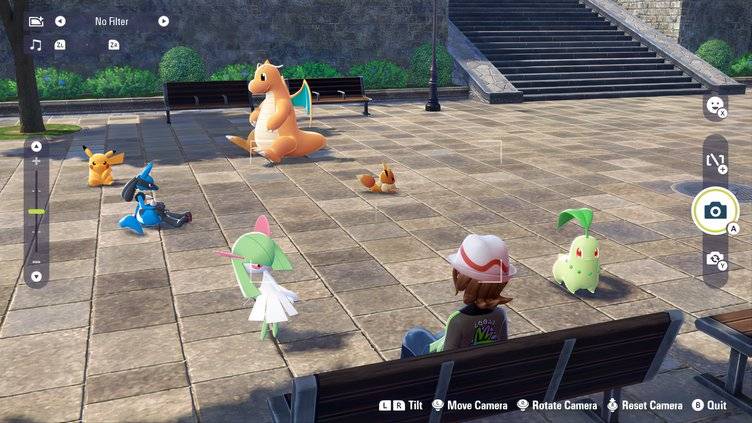Click the filter icon beside No Filter
The height and width of the screenshot is (423, 752).
(36, 21)
